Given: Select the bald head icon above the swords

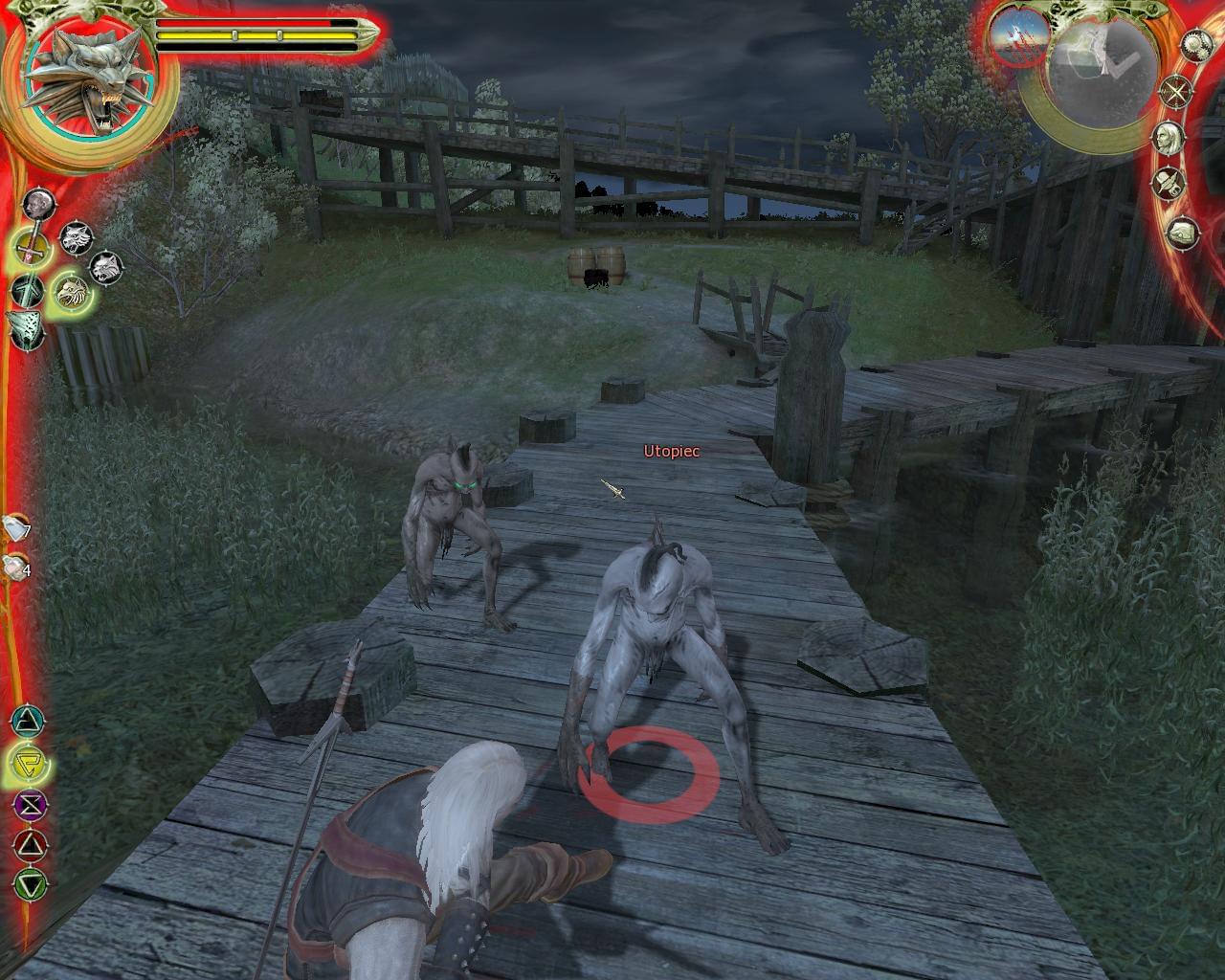Looking at the screenshot, I should point(37,203).
